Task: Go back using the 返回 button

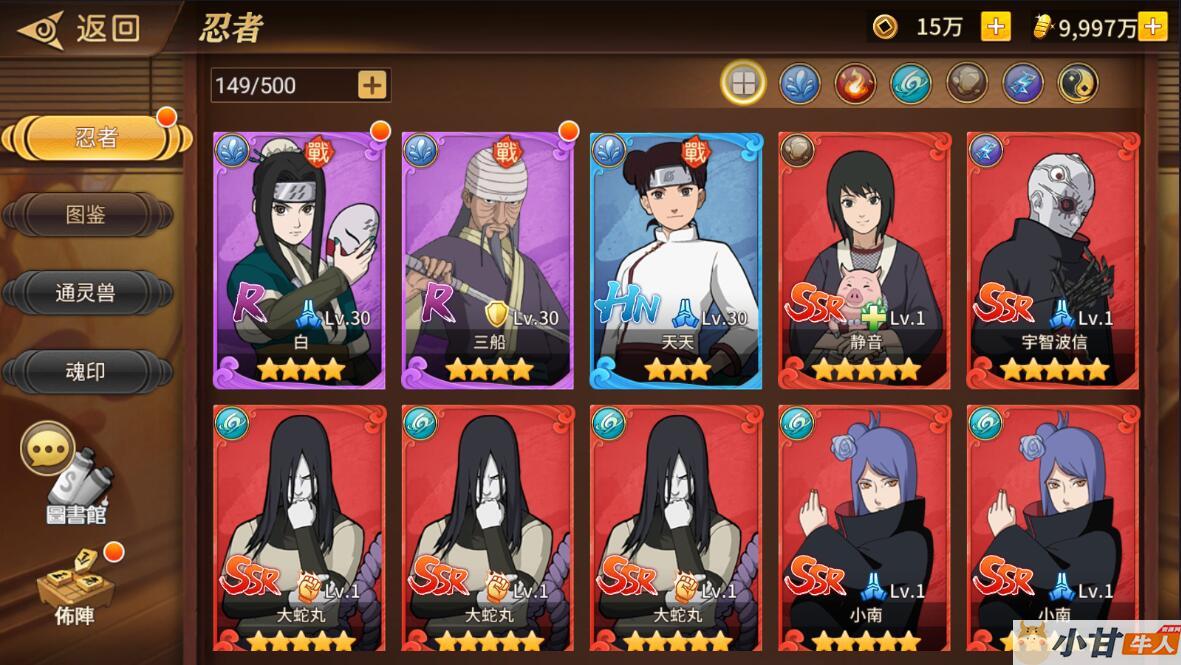Action: (78, 28)
